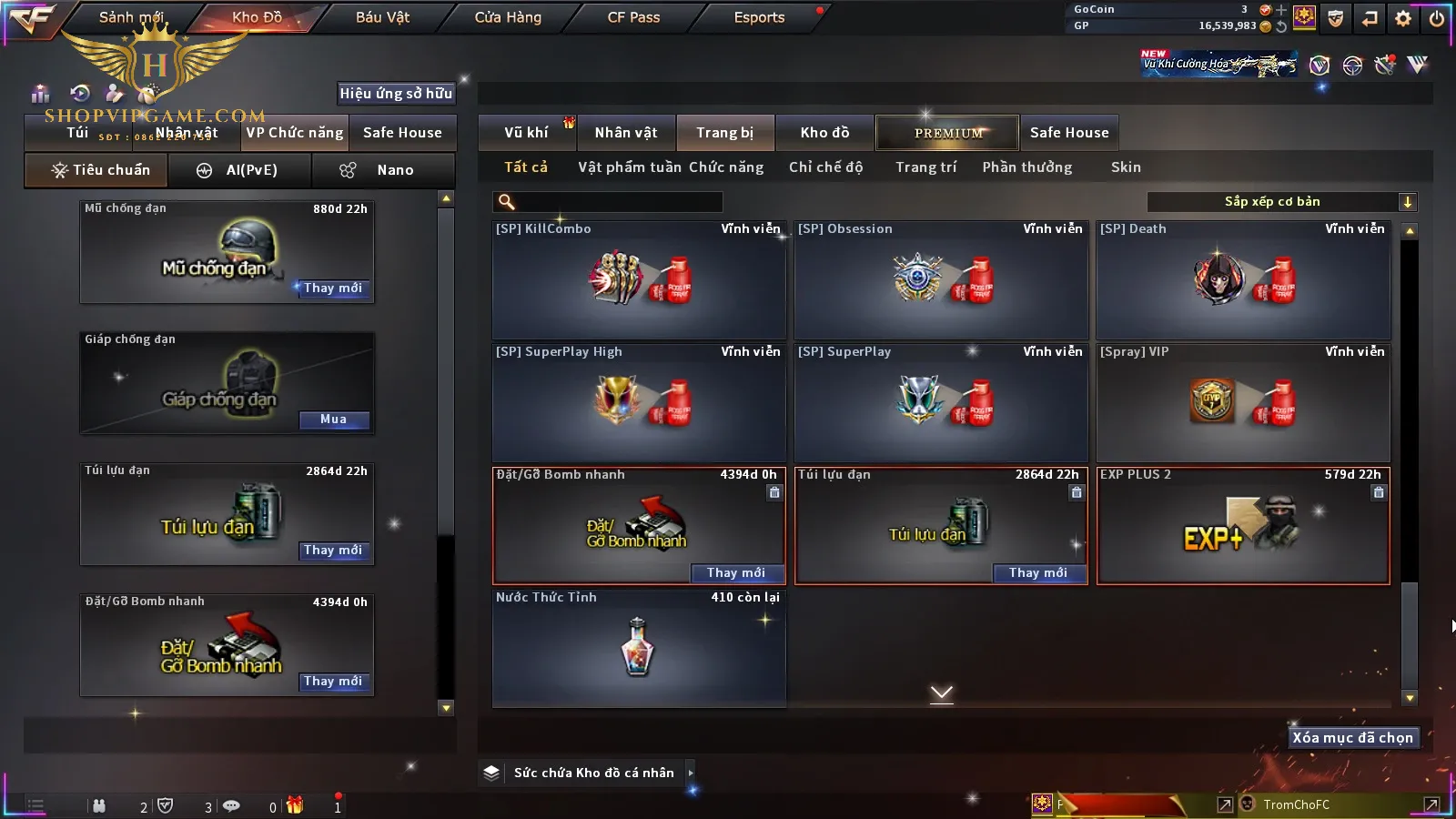Renew the Mũ chống đạn with Thay mới
Image resolution: width=1456 pixels, height=819 pixels.
click(x=333, y=288)
